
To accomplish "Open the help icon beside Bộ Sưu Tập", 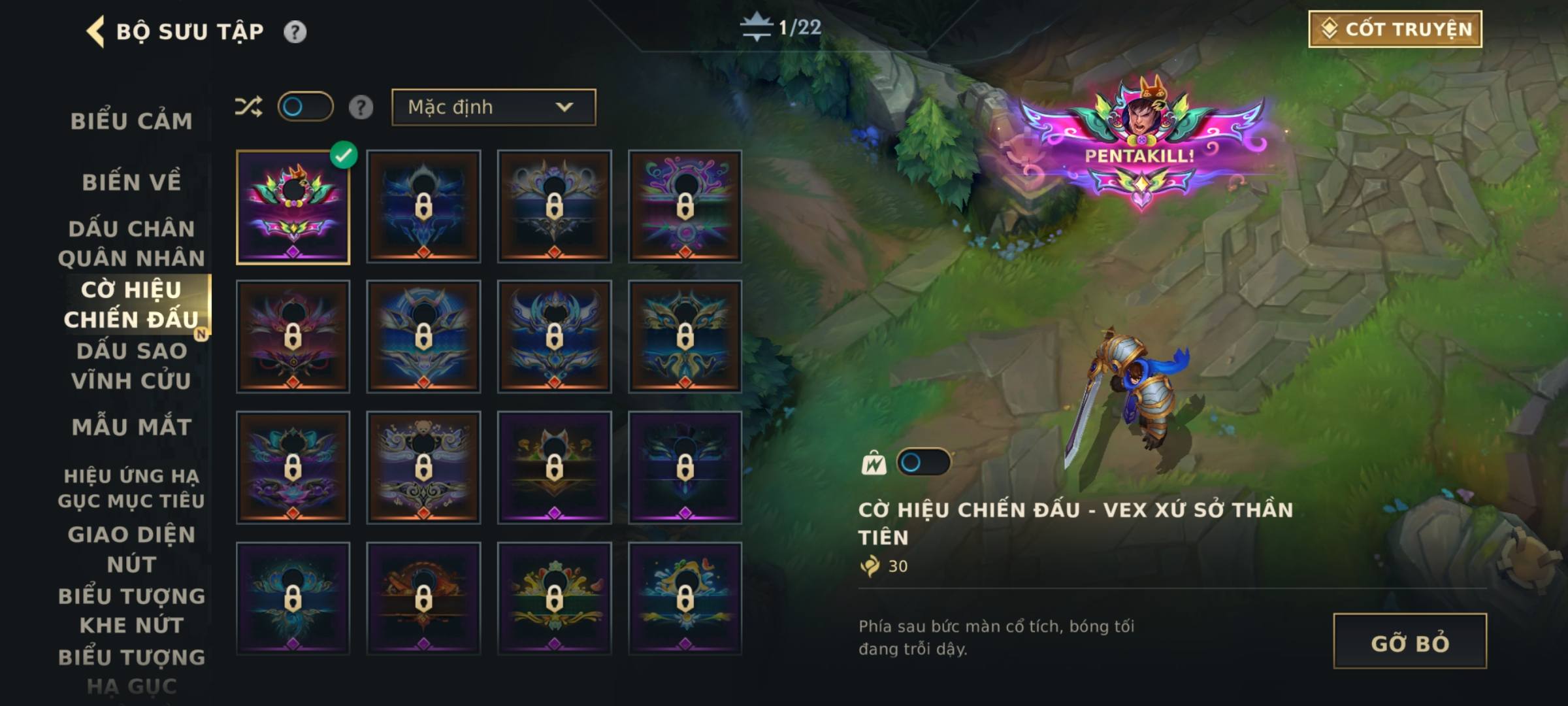I will pos(295,31).
